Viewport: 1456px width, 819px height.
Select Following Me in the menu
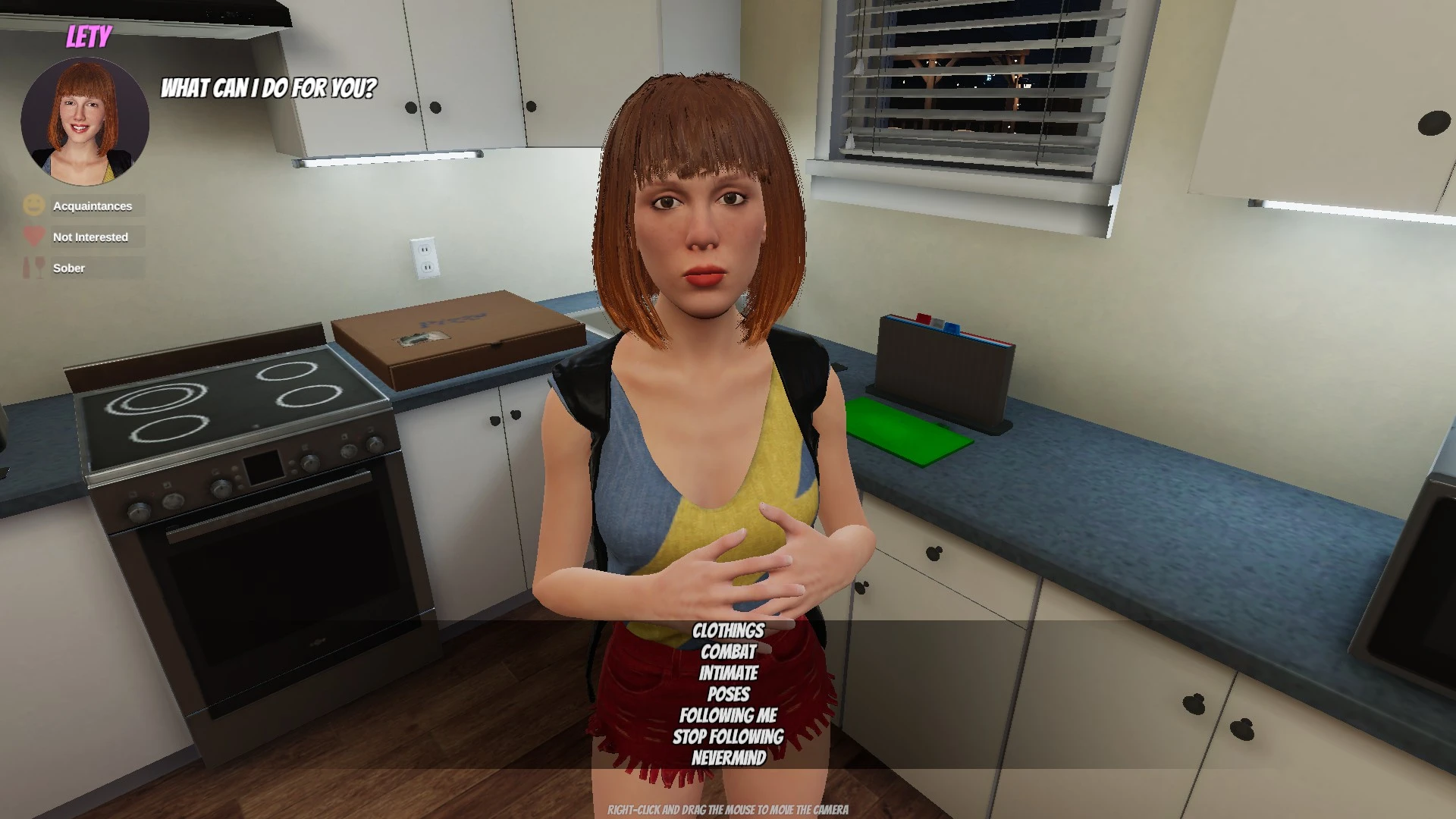(728, 714)
